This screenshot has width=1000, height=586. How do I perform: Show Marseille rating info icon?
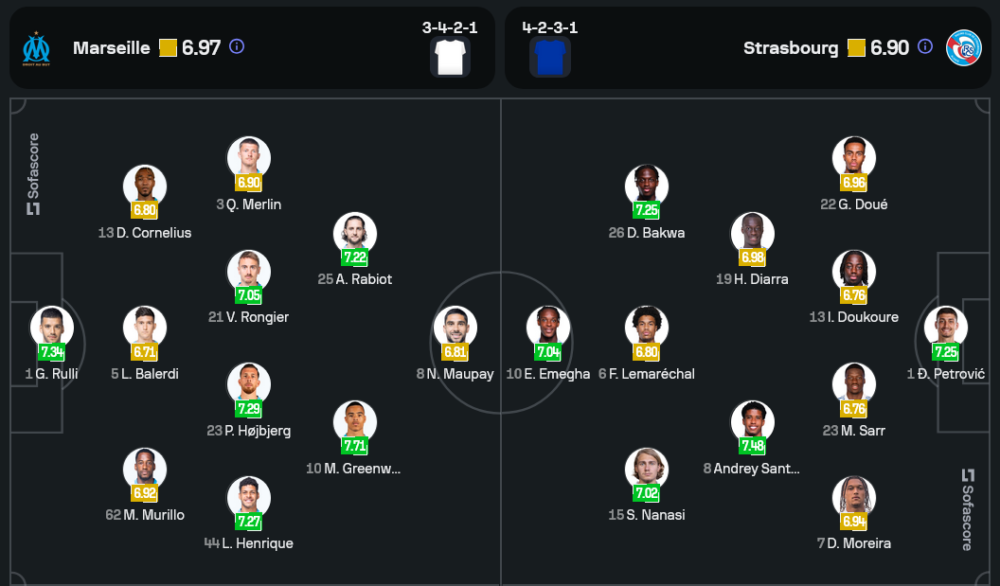tap(237, 47)
